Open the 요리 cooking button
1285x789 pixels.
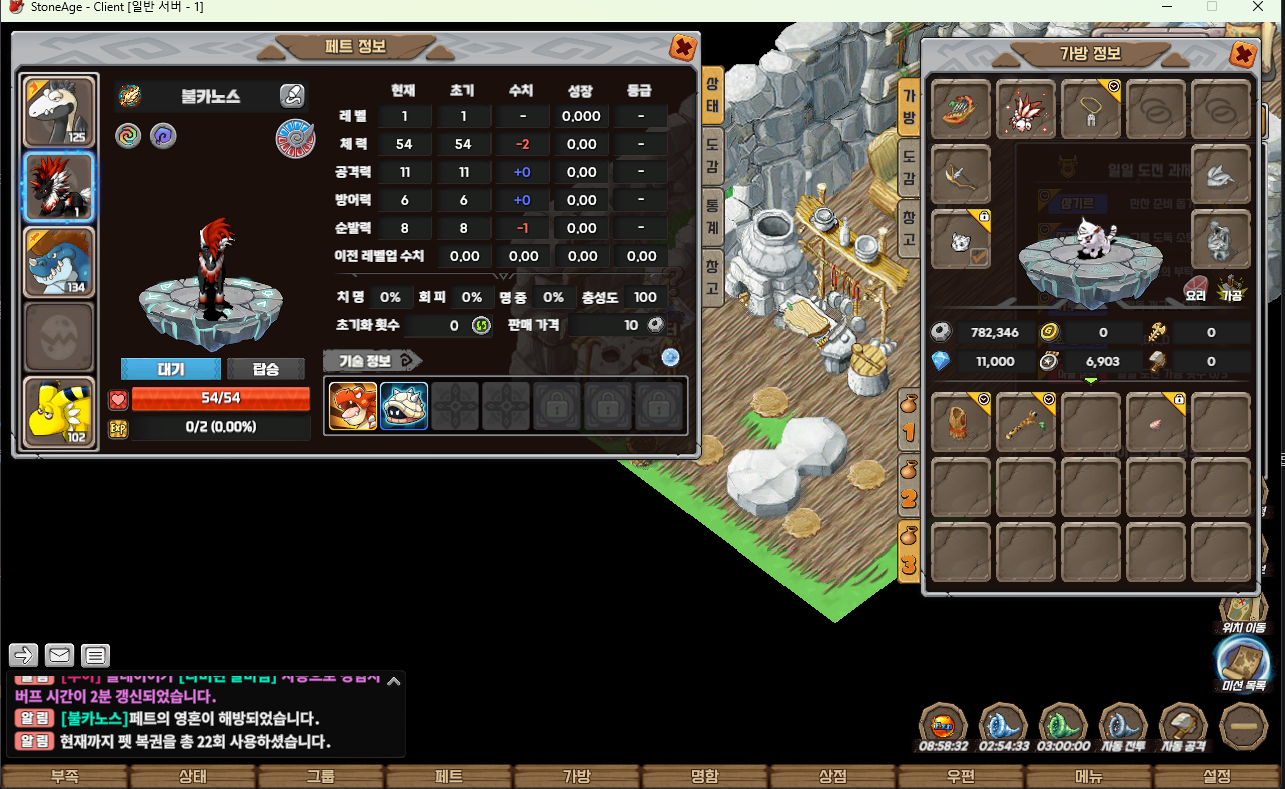(x=1196, y=289)
